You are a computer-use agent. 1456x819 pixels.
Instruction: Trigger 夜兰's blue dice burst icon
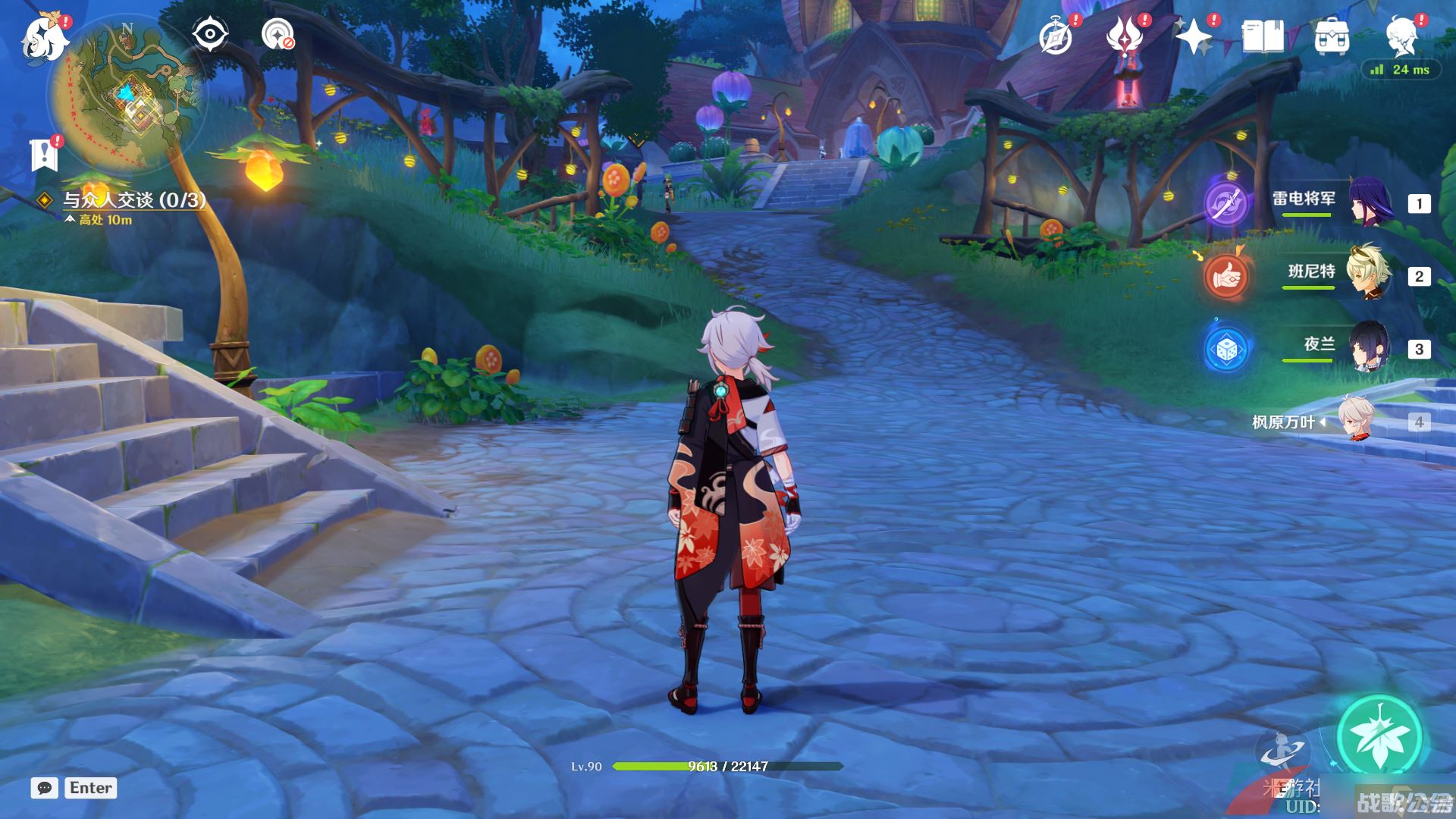[x=1226, y=349]
